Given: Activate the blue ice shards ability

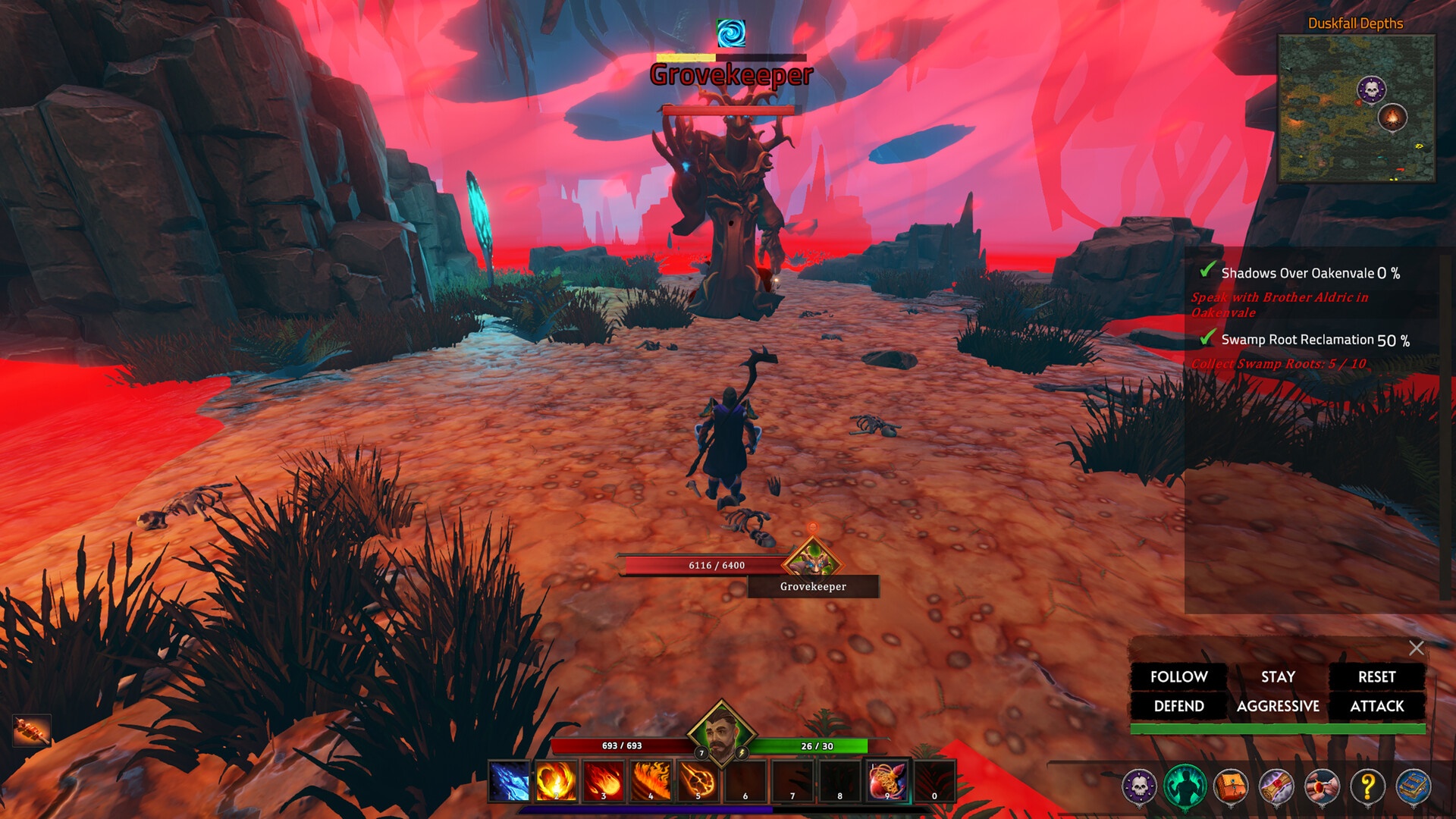Looking at the screenshot, I should [509, 781].
